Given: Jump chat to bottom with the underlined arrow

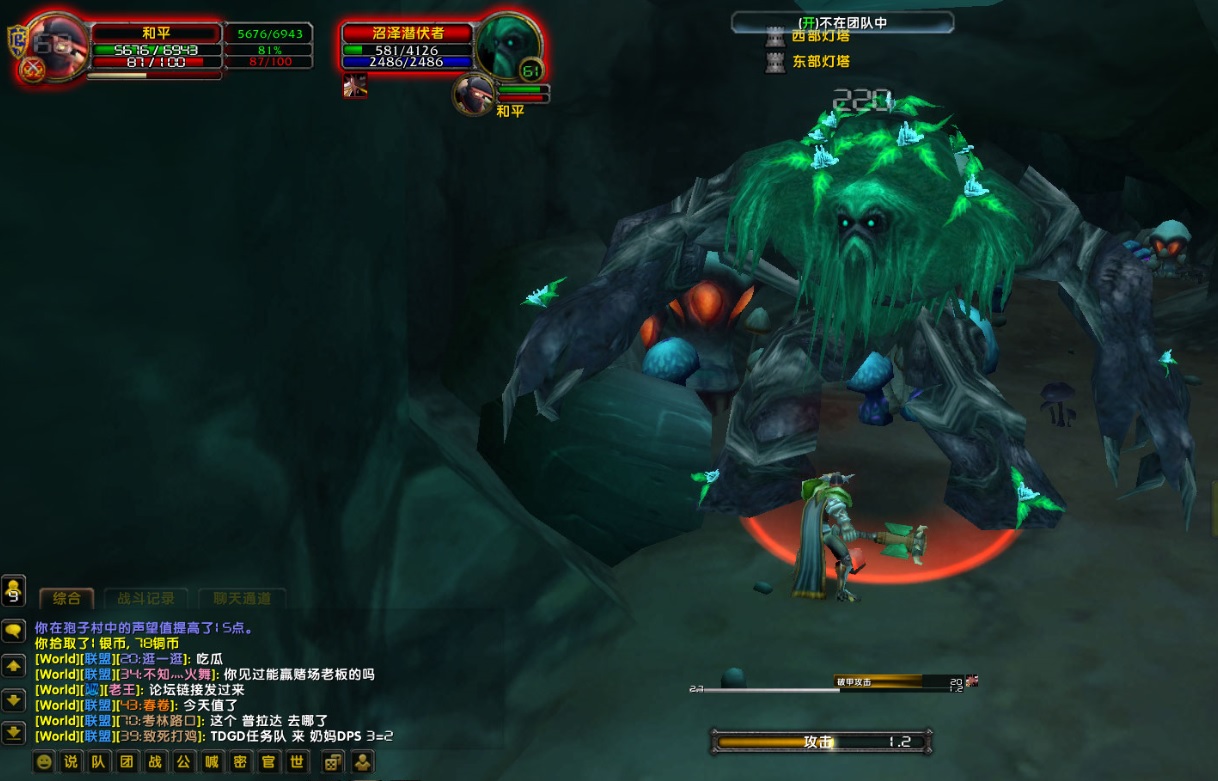Looking at the screenshot, I should coord(14,732).
